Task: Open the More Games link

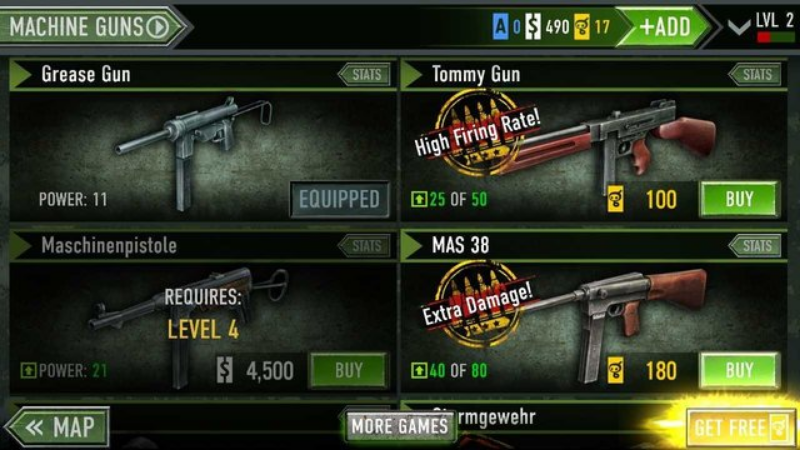Action: [x=400, y=428]
